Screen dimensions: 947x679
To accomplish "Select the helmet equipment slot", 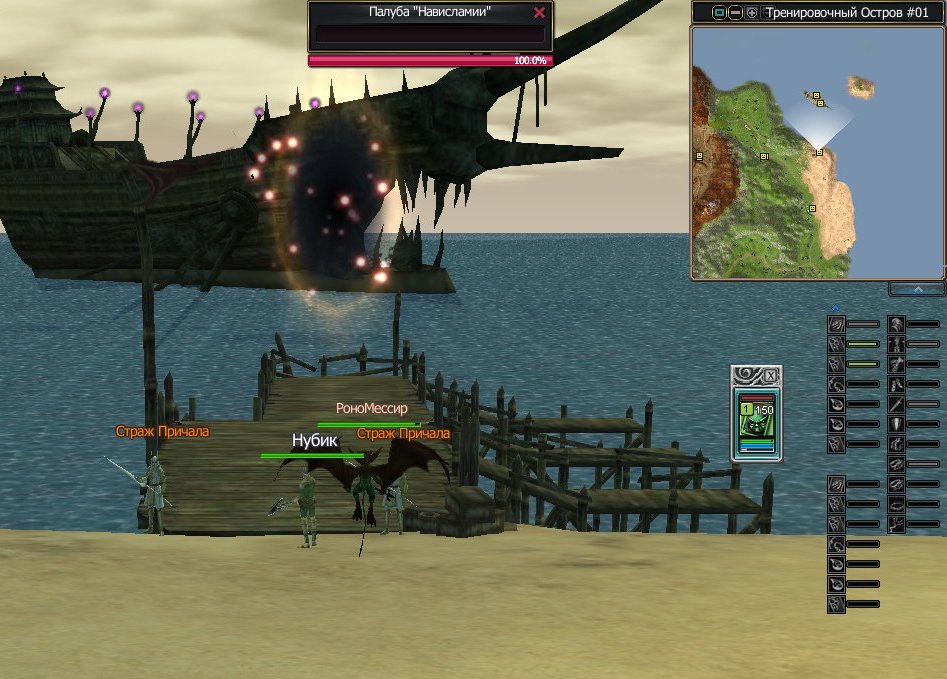I will [x=897, y=324].
